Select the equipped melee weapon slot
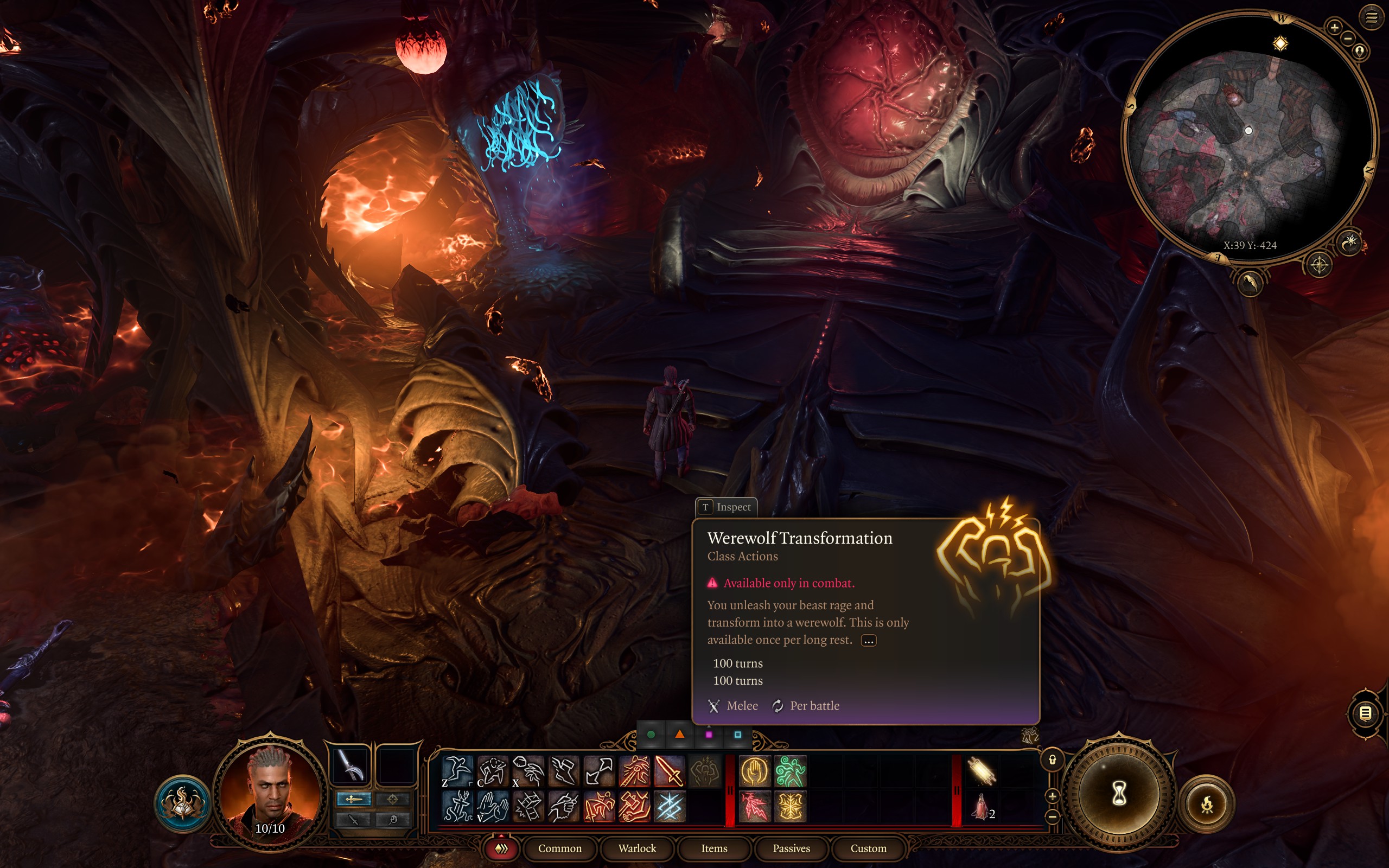Screen dimensions: 1389x868 351,765
